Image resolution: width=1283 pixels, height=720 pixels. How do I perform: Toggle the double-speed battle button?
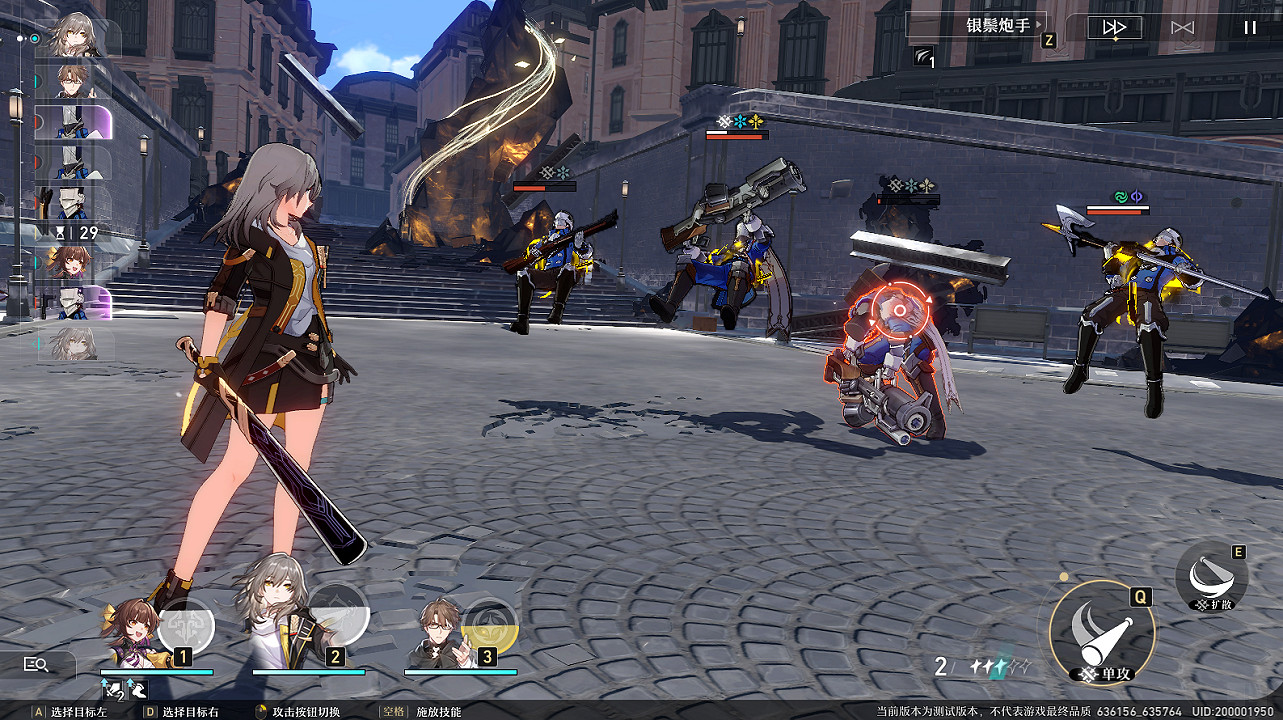[x=1114, y=28]
